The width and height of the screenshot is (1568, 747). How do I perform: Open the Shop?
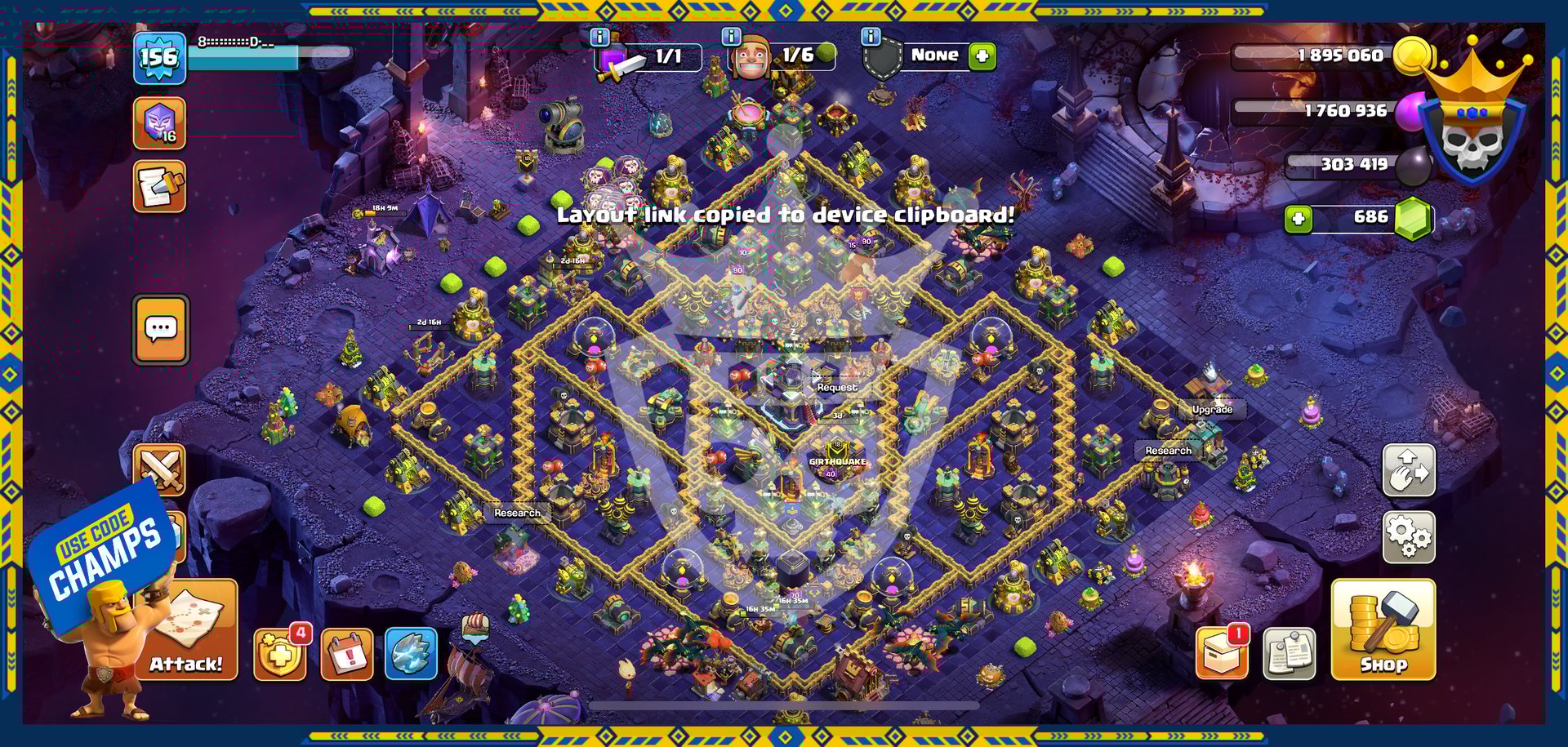click(x=1383, y=629)
